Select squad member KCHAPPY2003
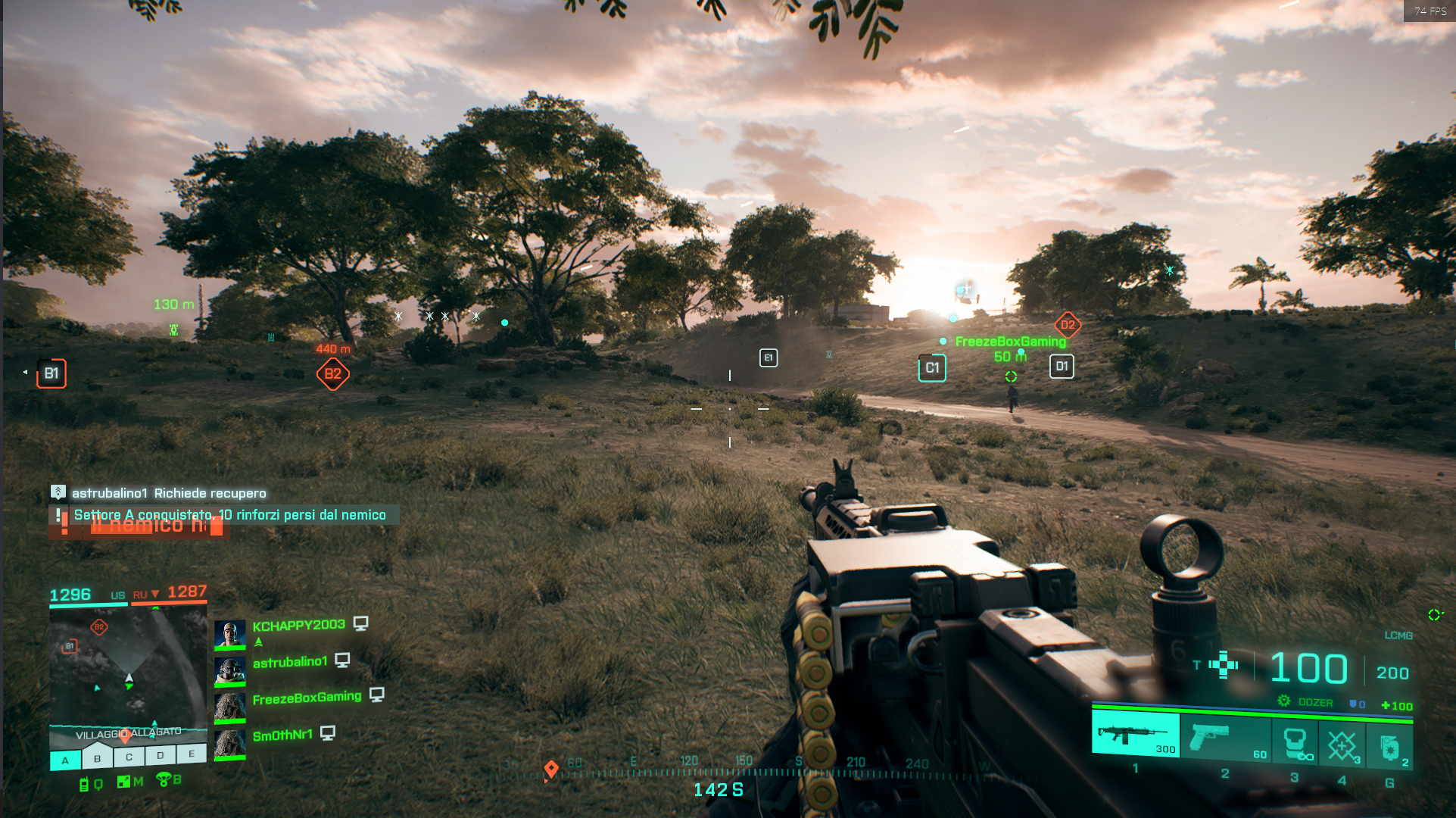 (298, 626)
